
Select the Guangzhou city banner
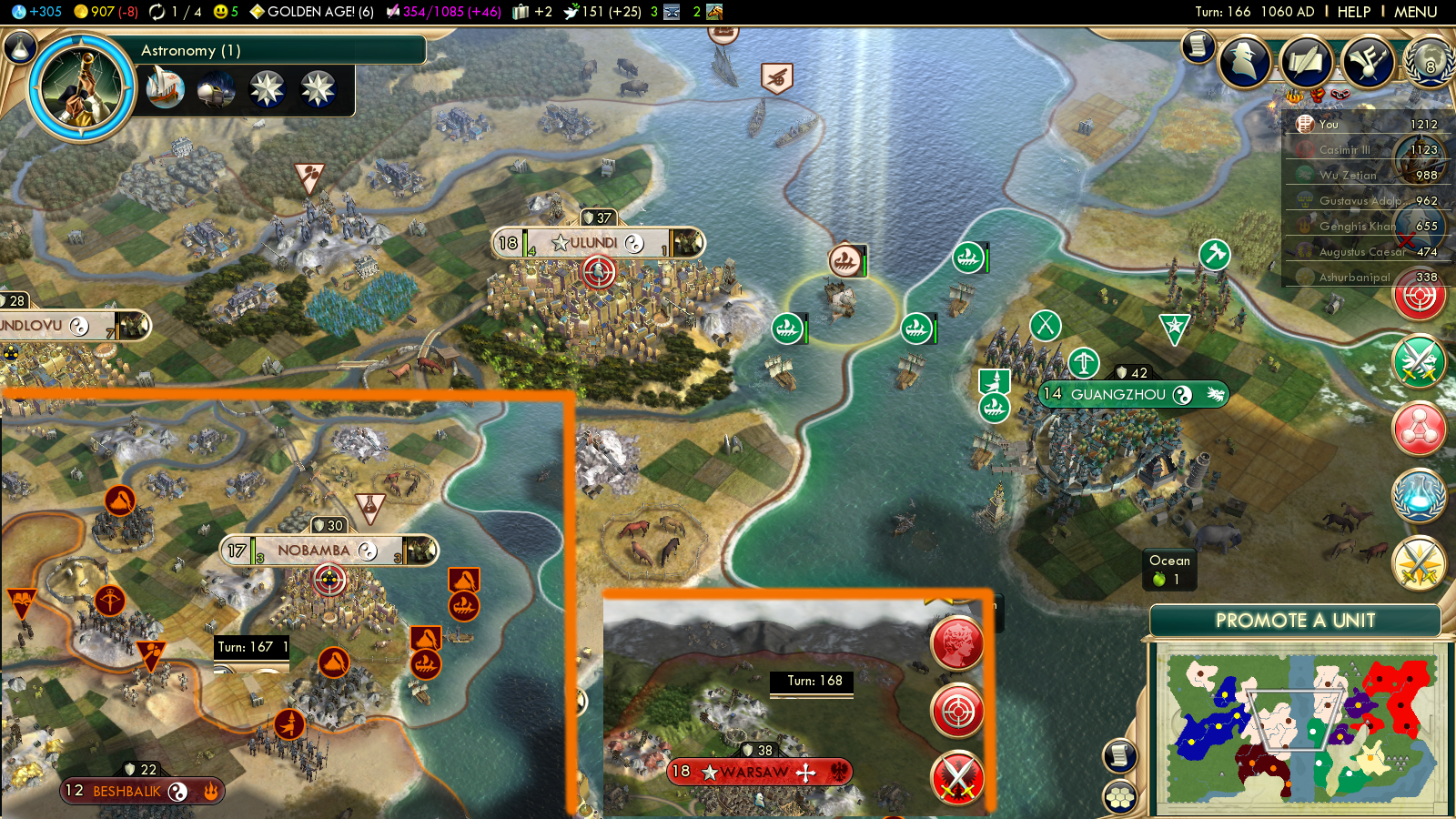(1118, 395)
